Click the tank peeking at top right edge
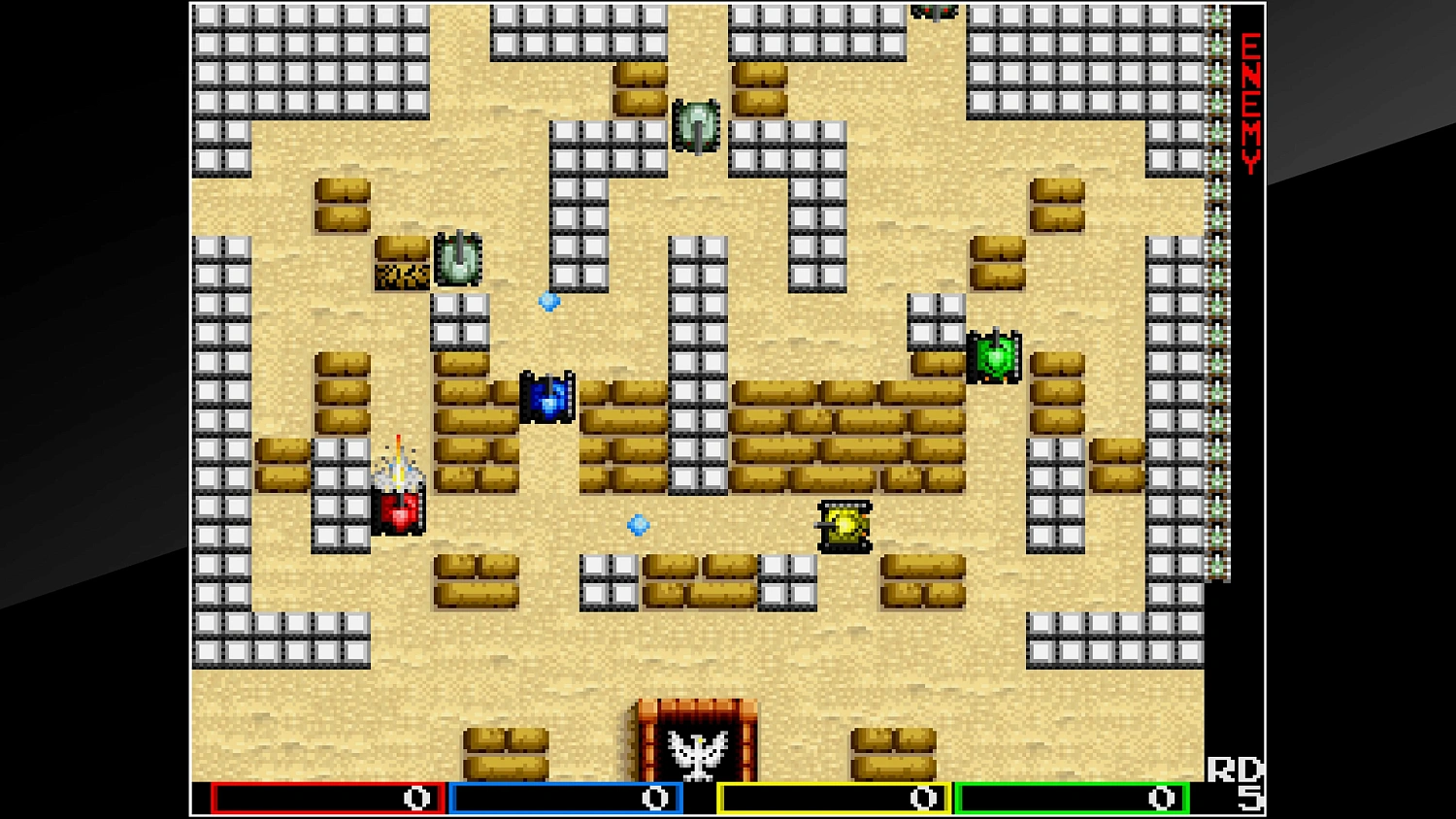Screen dimensions: 1456x819 point(935,10)
